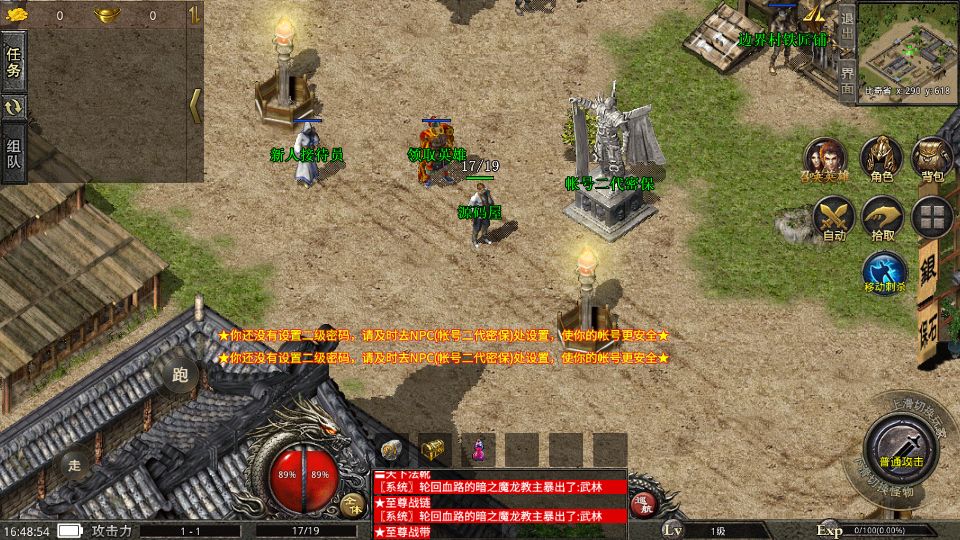
Task: Use the pink potion in the hotbar
Action: [477, 449]
